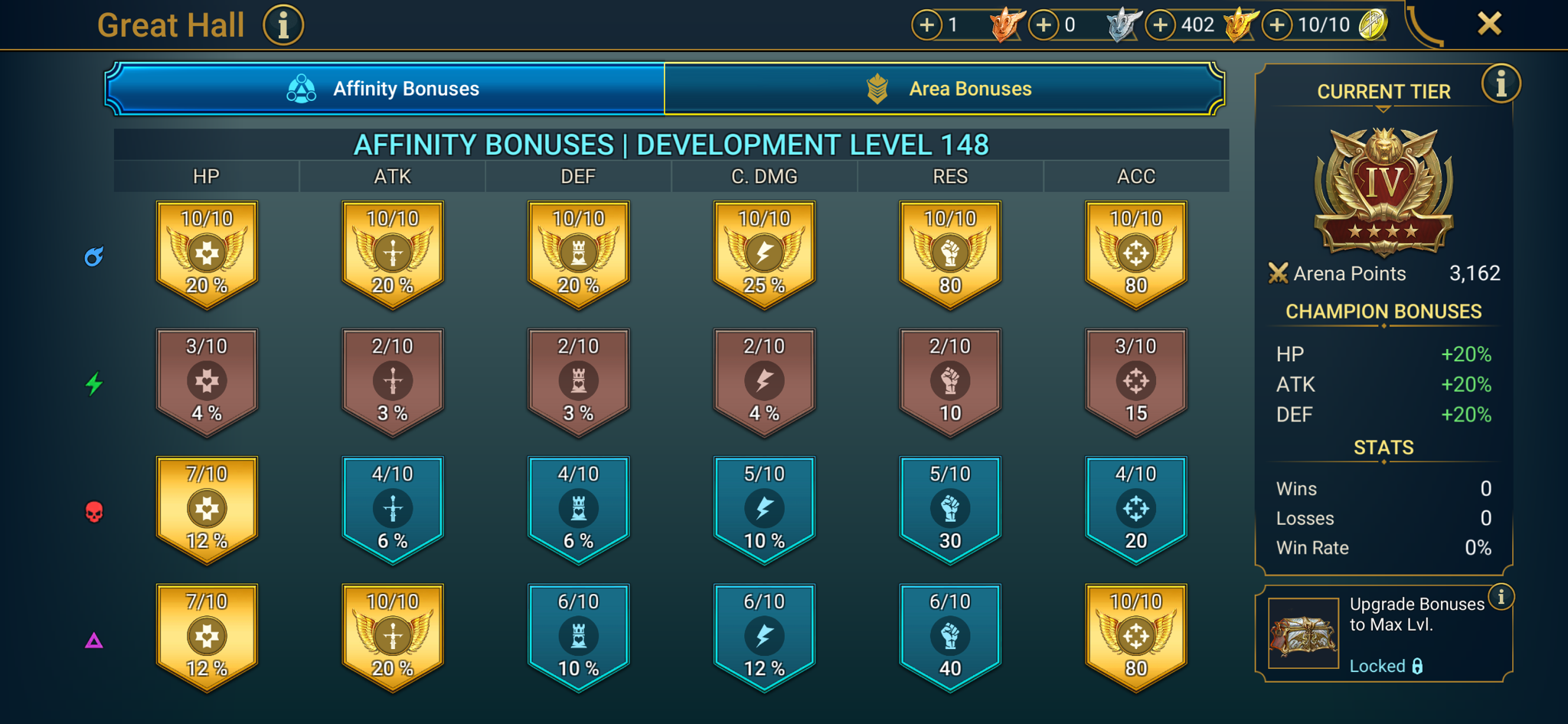The width and height of the screenshot is (1568, 724).
Task: Select the red Force affinity icon
Action: (x=93, y=512)
